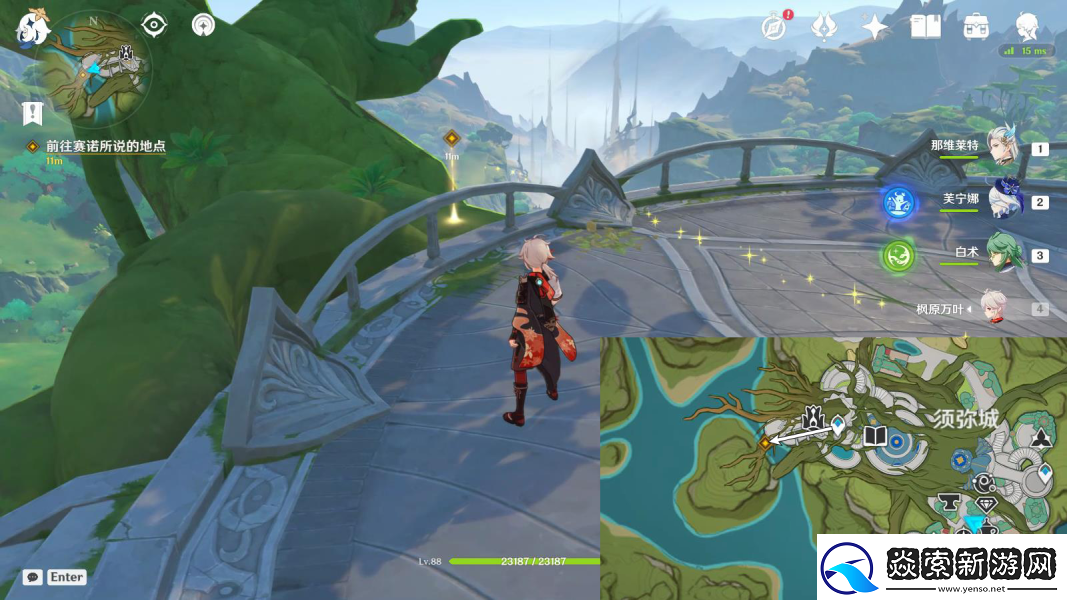The image size is (1067, 600).
Task: Select the tracked quest 前往赛诺所说的地点
Action: (x=104, y=146)
